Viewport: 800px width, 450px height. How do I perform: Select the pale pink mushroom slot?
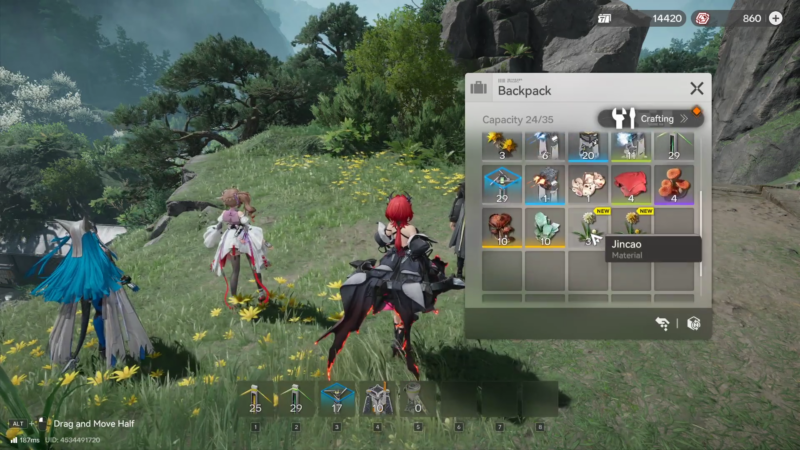588,185
